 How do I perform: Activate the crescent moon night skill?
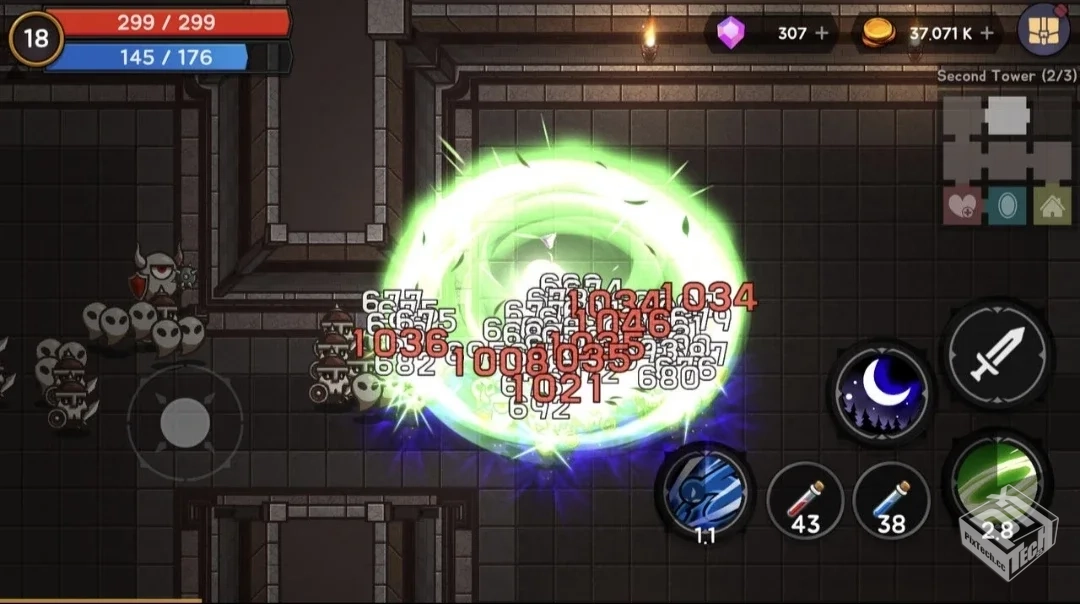[x=881, y=391]
